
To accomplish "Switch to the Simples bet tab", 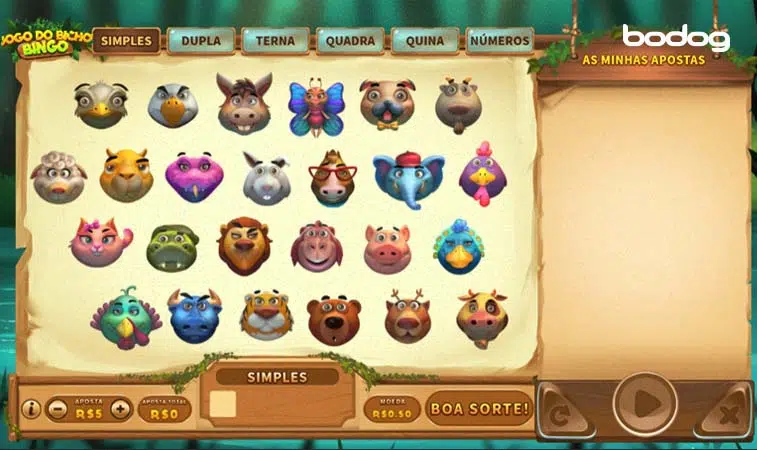I will pyautogui.click(x=127, y=41).
